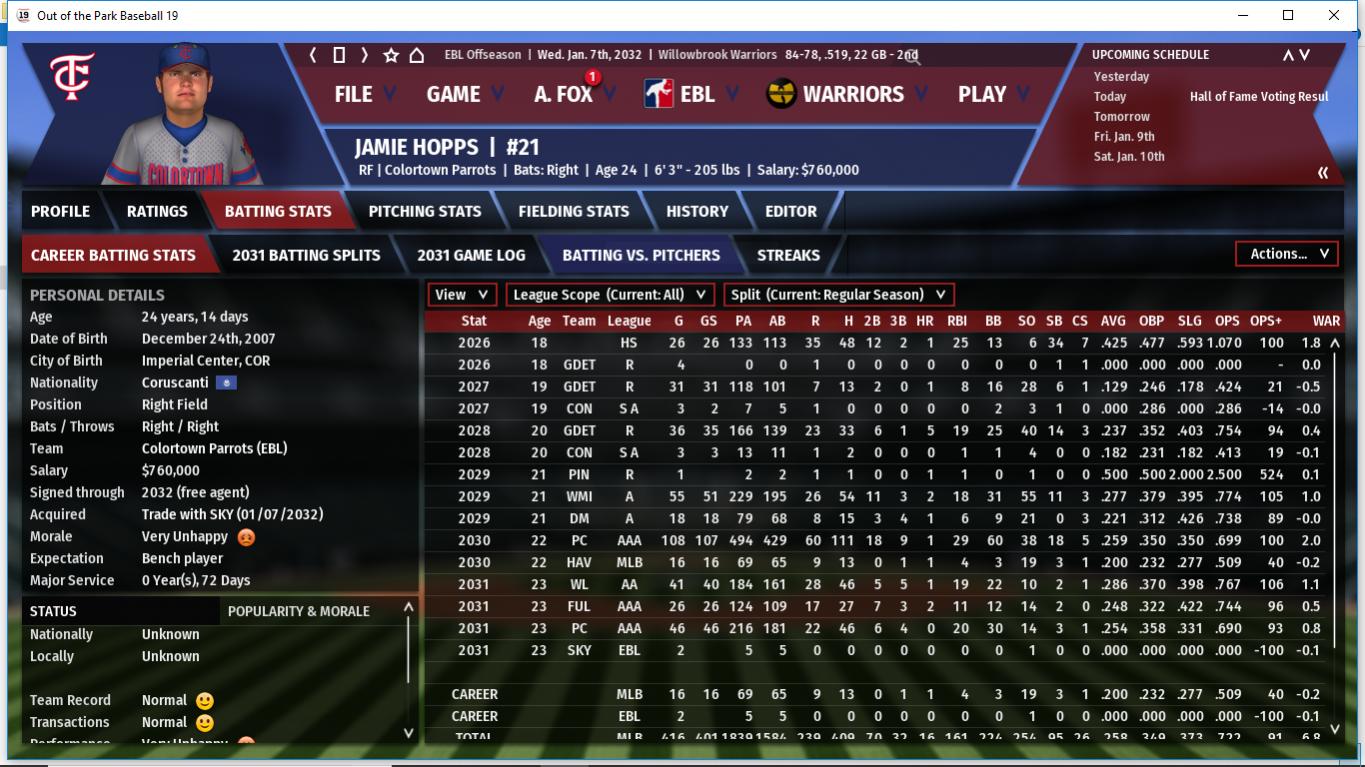Open the Split Regular Season dropdown
This screenshot has width=1365, height=767.
pos(838,295)
